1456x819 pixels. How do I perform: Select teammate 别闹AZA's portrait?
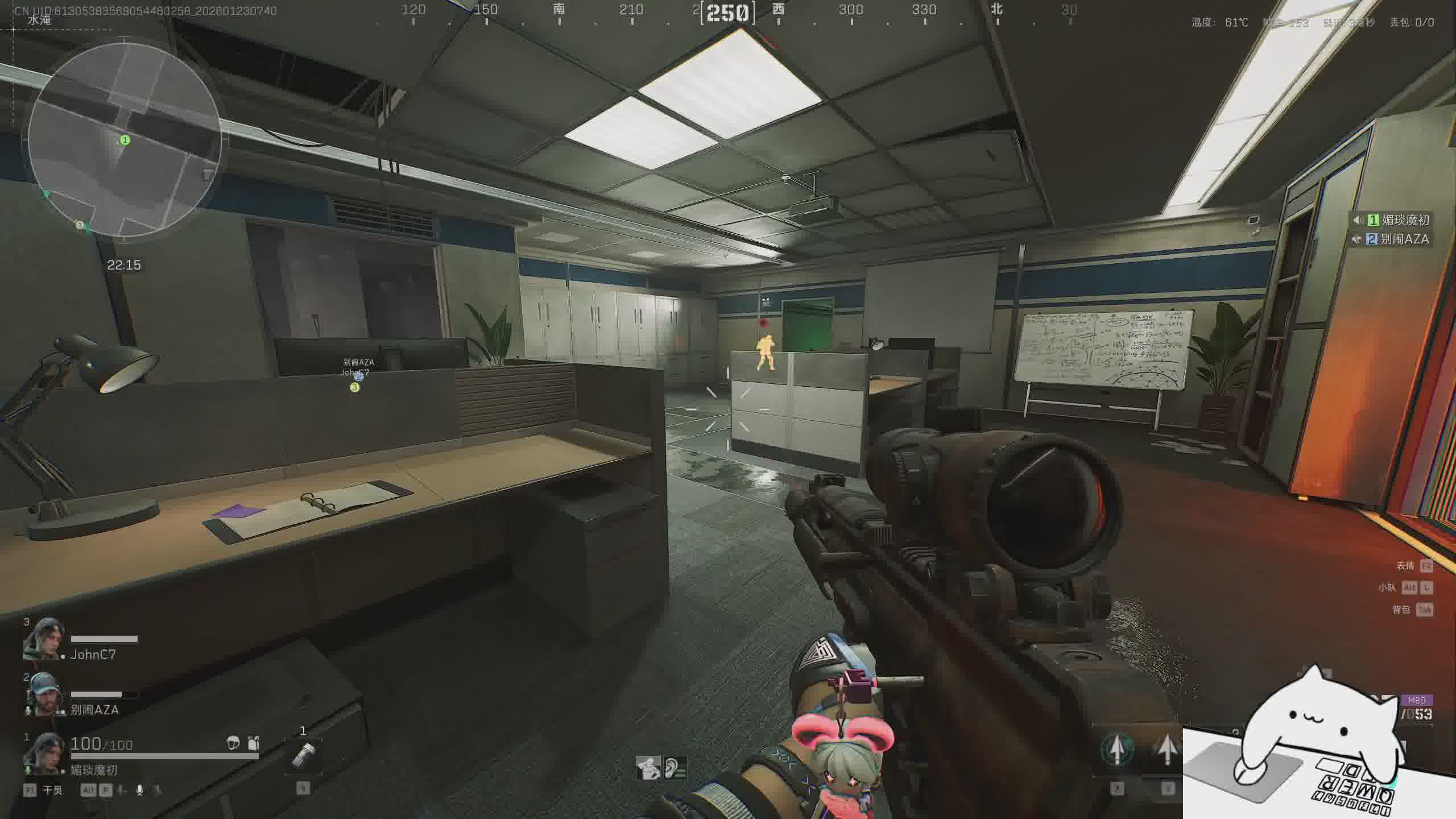pyautogui.click(x=43, y=694)
